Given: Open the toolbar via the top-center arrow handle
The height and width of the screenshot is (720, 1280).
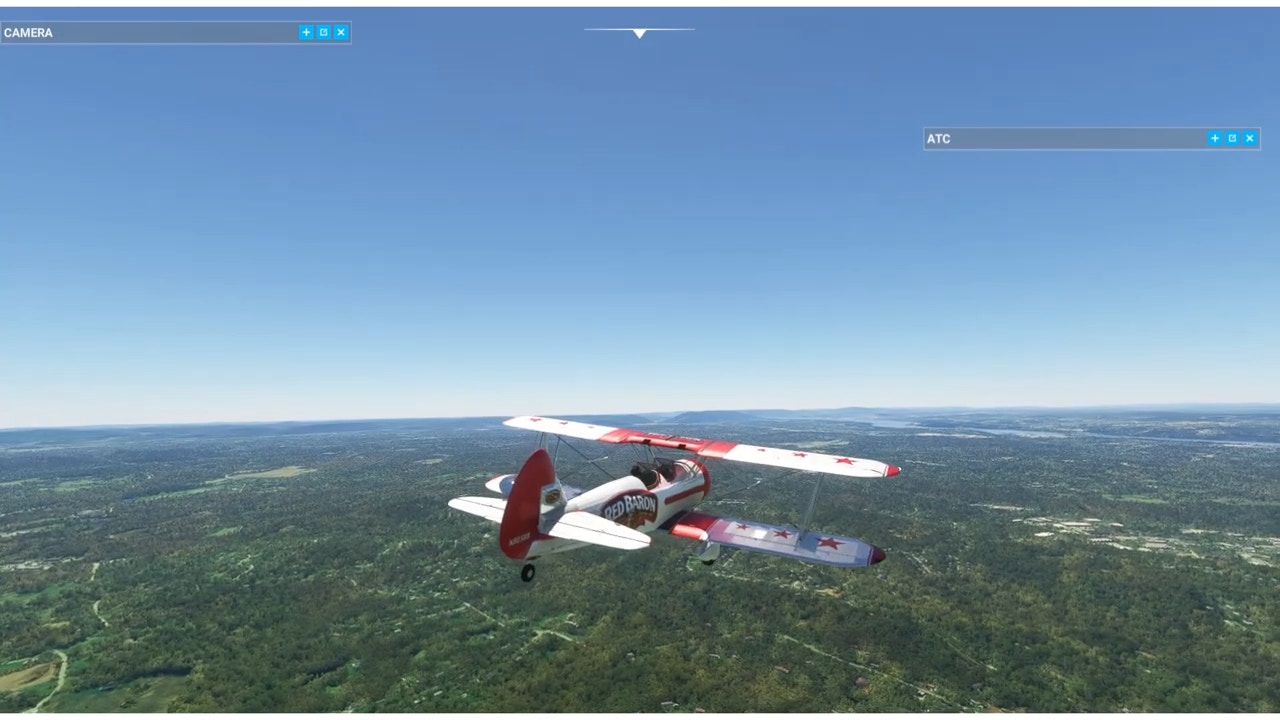Looking at the screenshot, I should pos(639,33).
